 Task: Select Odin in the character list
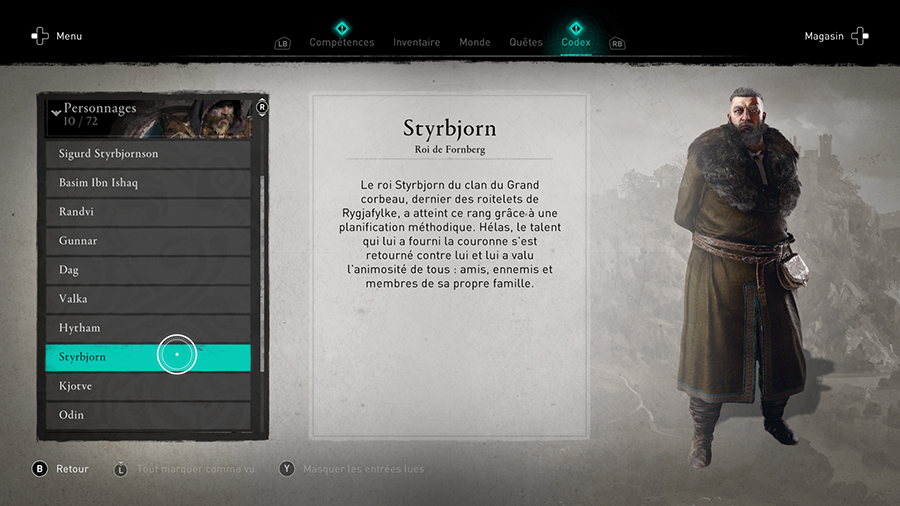click(148, 415)
